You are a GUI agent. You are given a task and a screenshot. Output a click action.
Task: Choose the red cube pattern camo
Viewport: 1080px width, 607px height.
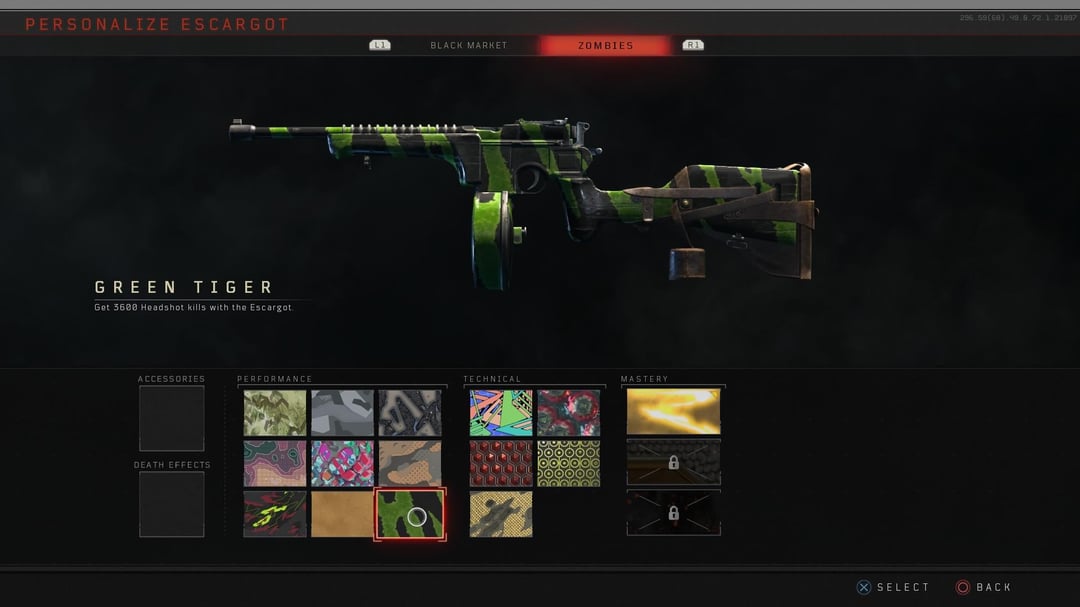[x=501, y=463]
